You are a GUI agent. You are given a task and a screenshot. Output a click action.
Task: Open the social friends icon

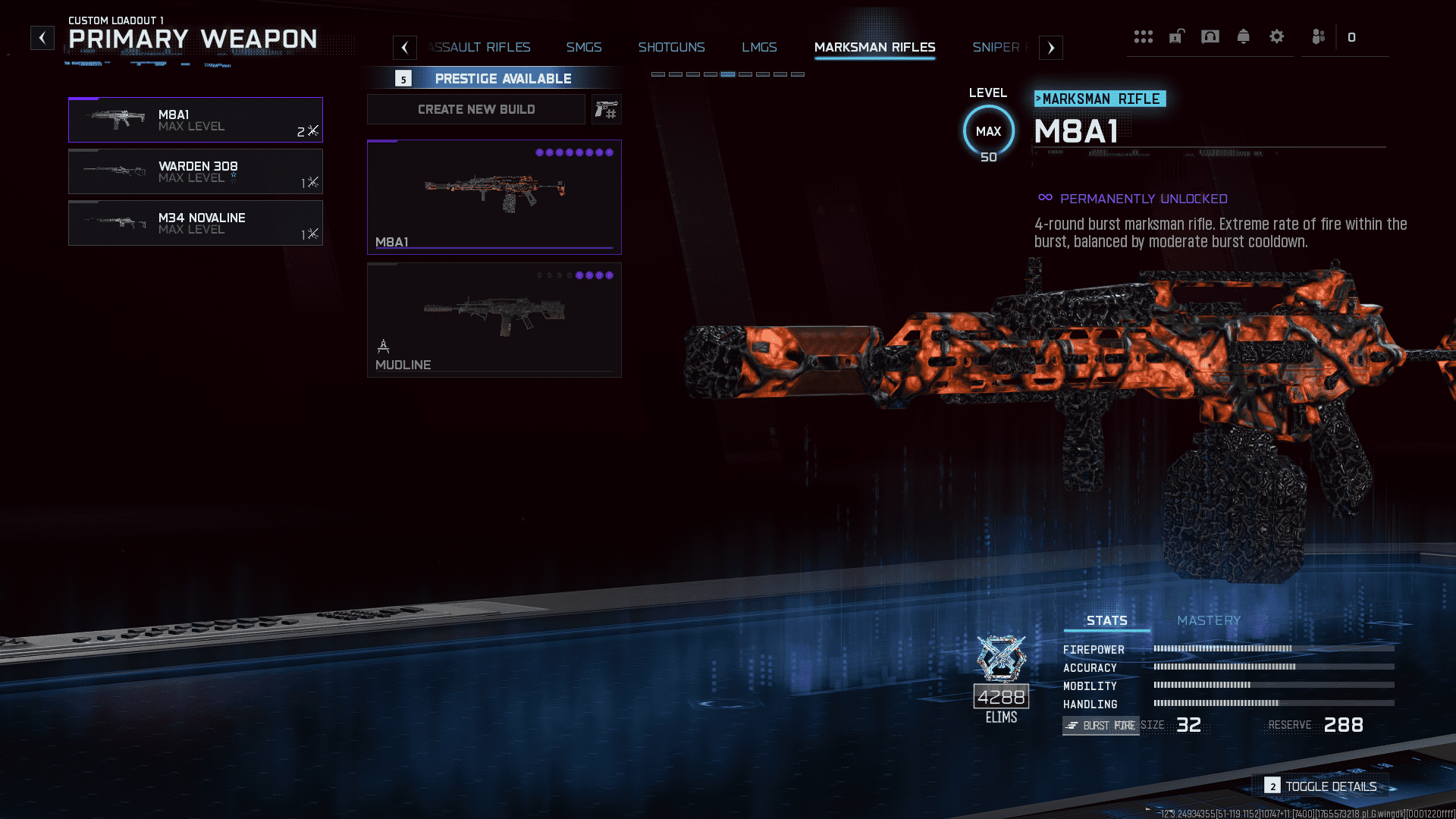(x=1318, y=36)
